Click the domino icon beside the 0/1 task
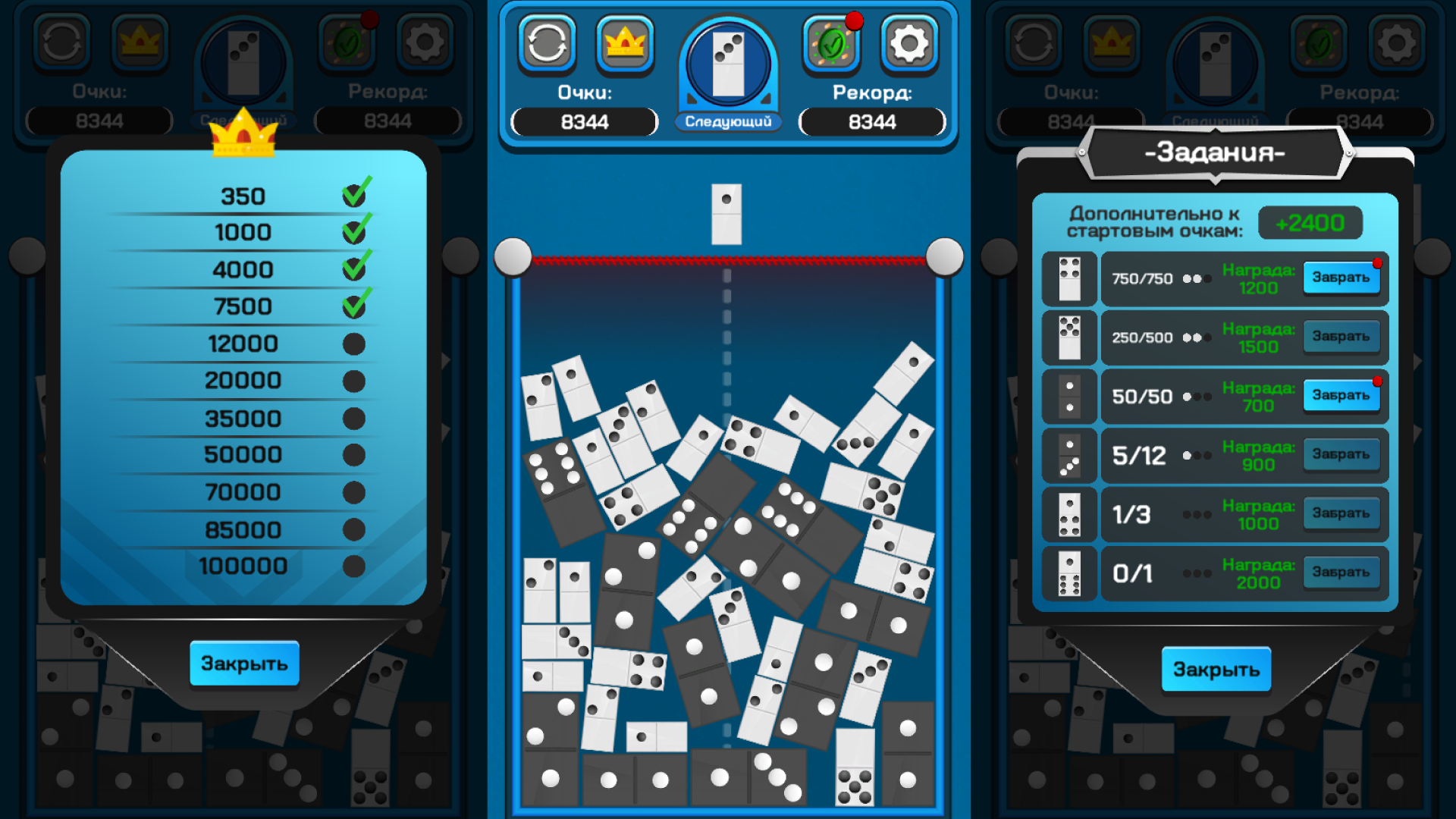The image size is (1456, 819). [x=1069, y=573]
